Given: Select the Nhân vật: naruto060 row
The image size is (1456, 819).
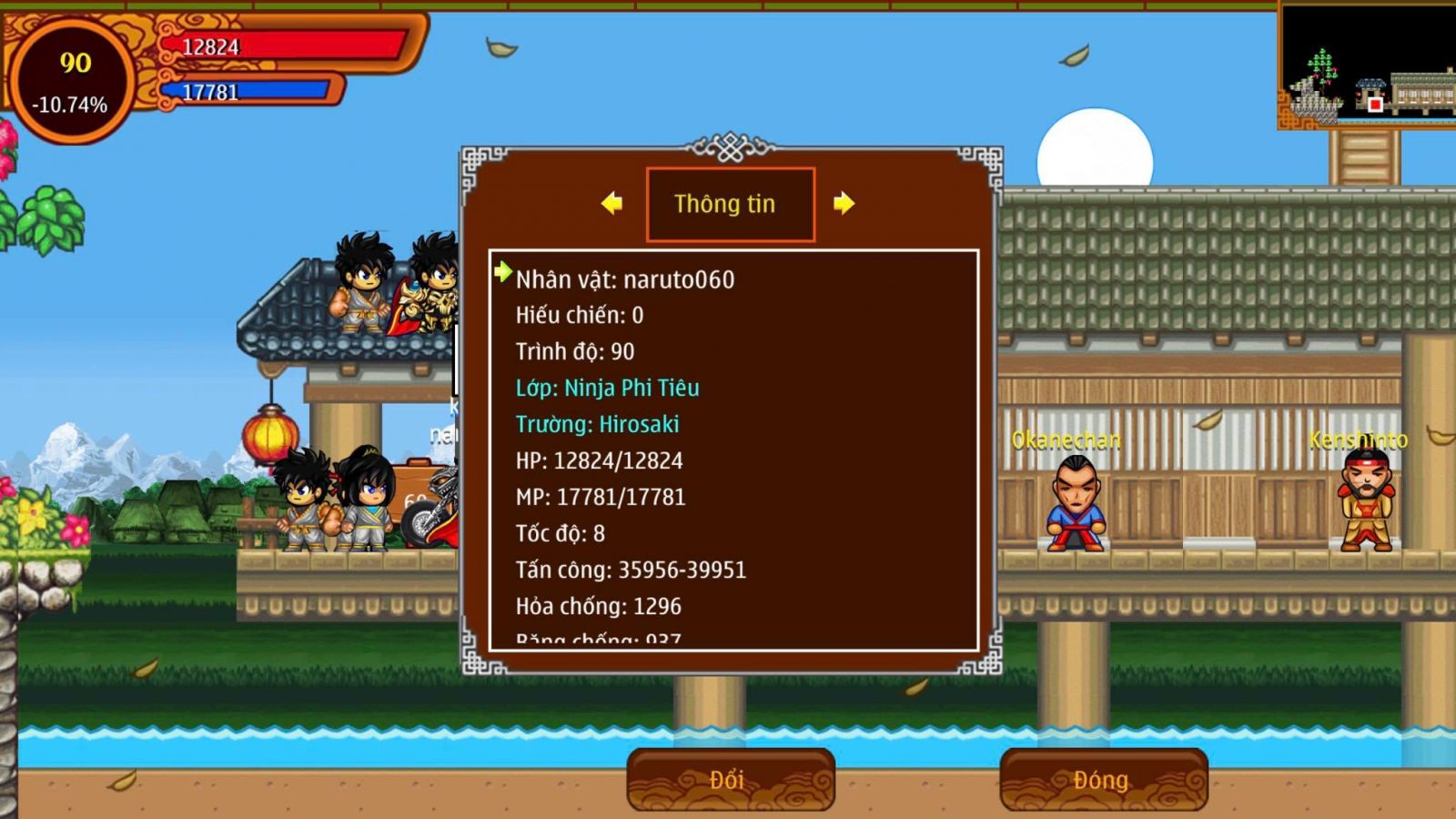Looking at the screenshot, I should pyautogui.click(x=625, y=279).
